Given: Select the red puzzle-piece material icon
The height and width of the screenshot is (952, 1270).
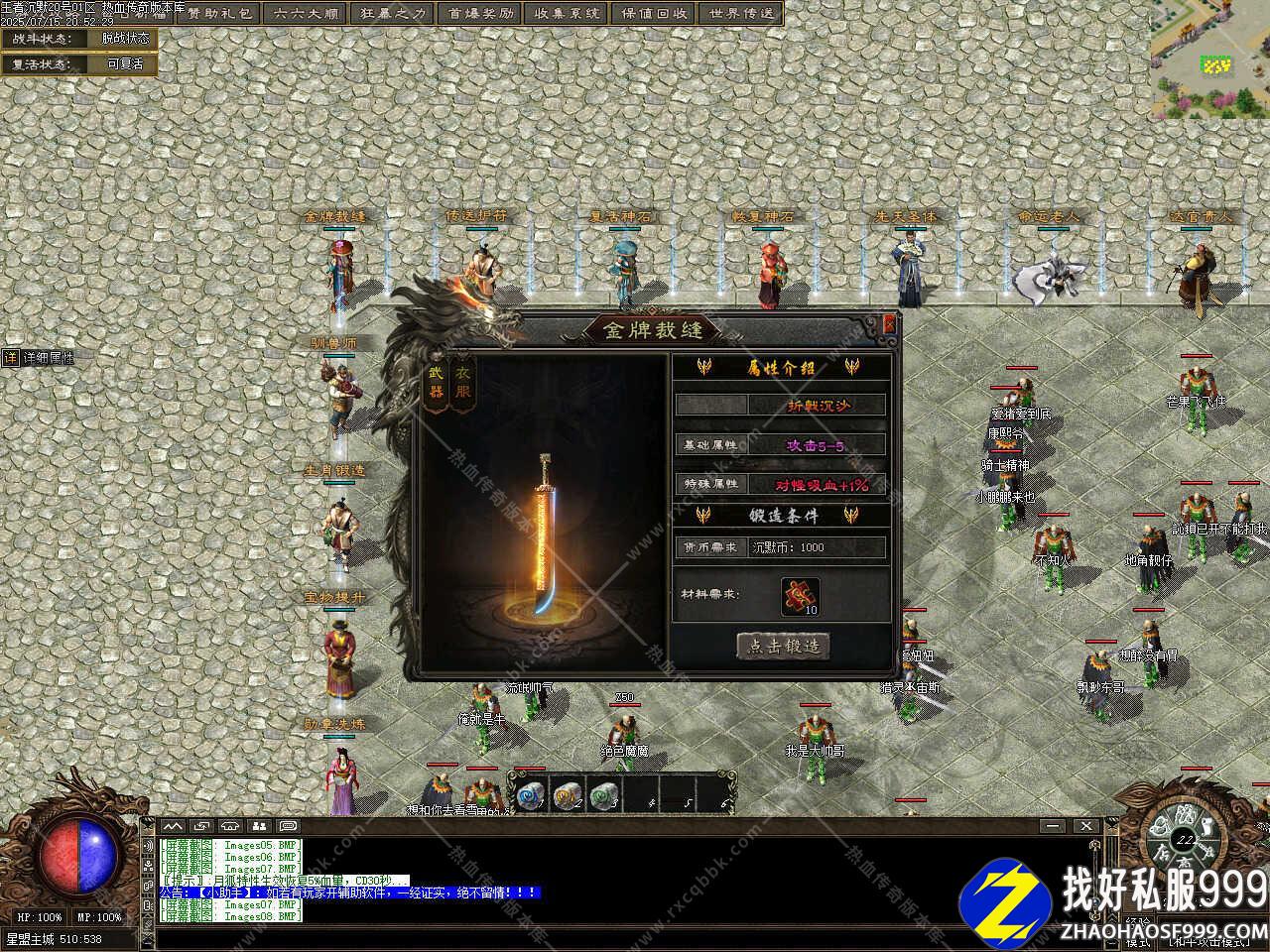Looking at the screenshot, I should (x=799, y=596).
